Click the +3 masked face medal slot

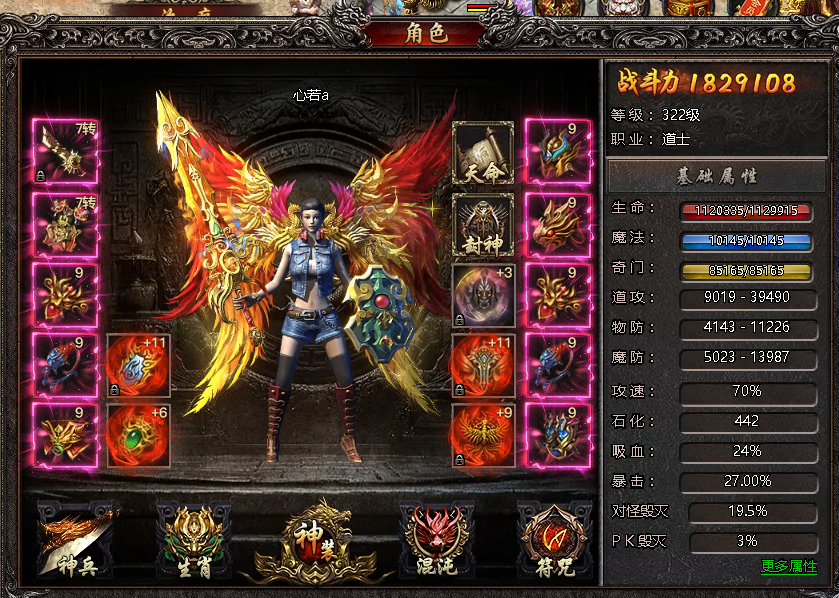pos(483,295)
